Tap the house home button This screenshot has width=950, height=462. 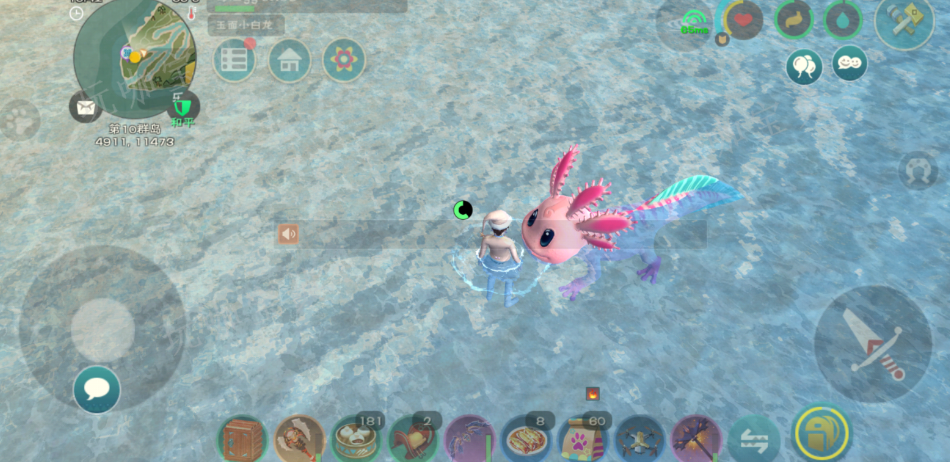pyautogui.click(x=289, y=60)
